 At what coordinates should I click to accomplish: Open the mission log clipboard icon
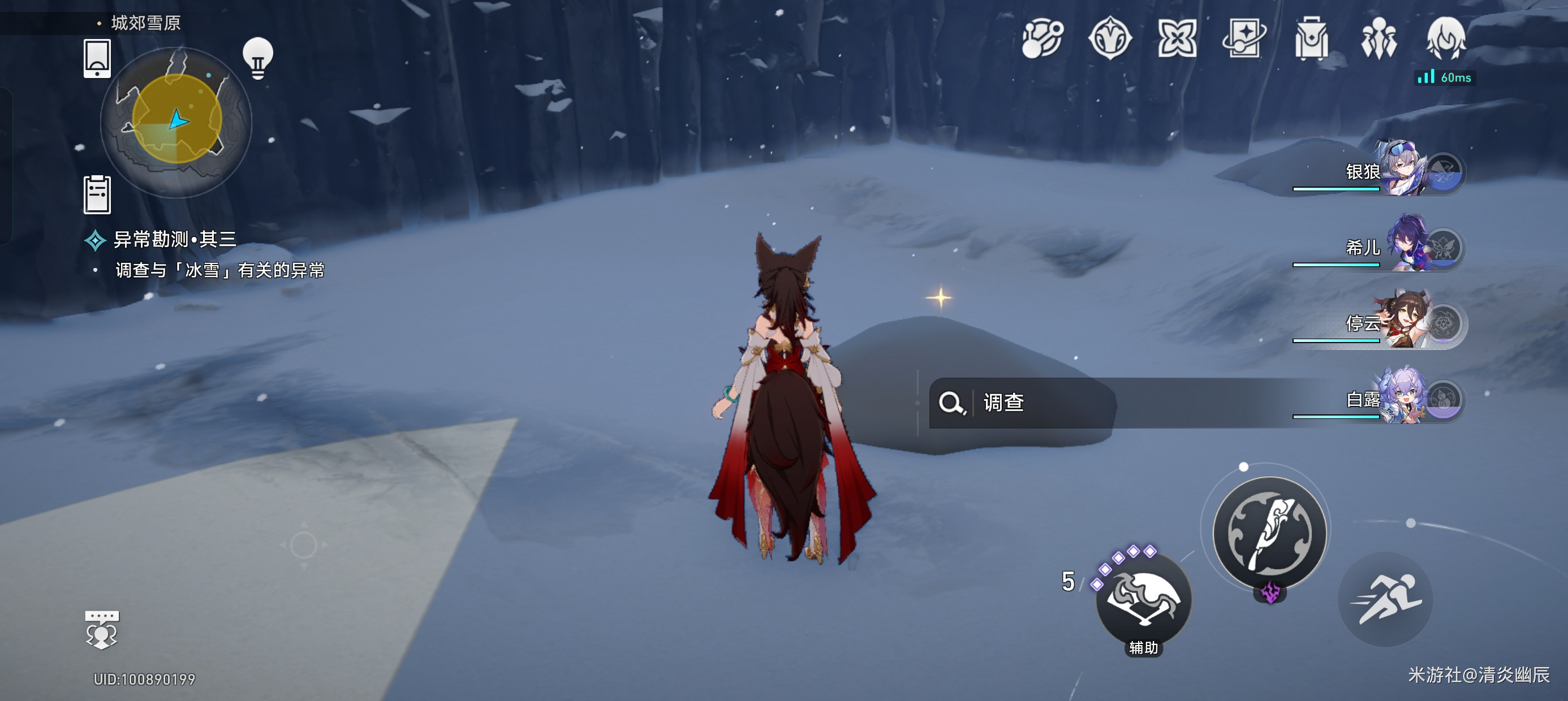coord(97,194)
